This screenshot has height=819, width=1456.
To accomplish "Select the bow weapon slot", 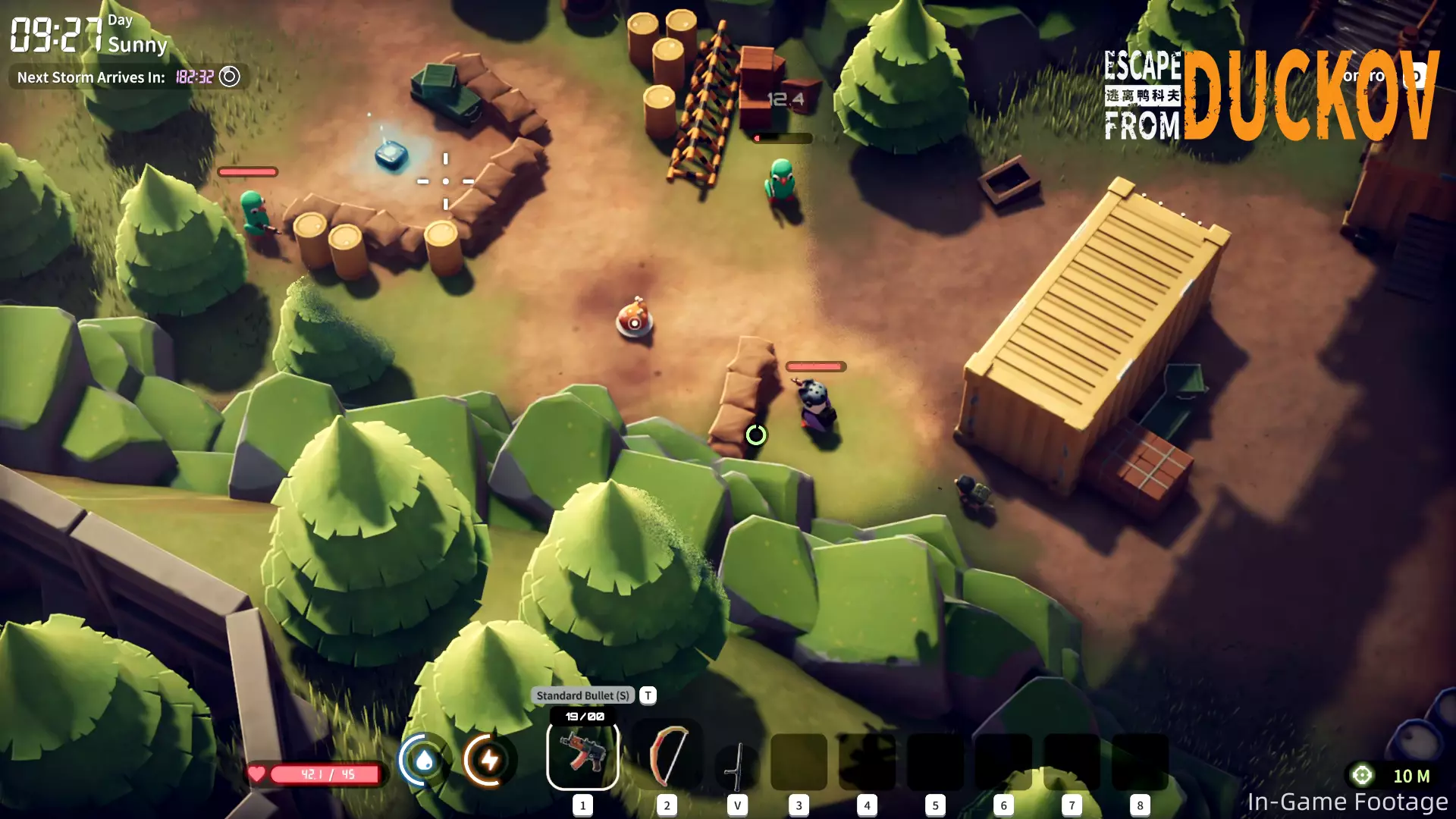I will pyautogui.click(x=667, y=755).
